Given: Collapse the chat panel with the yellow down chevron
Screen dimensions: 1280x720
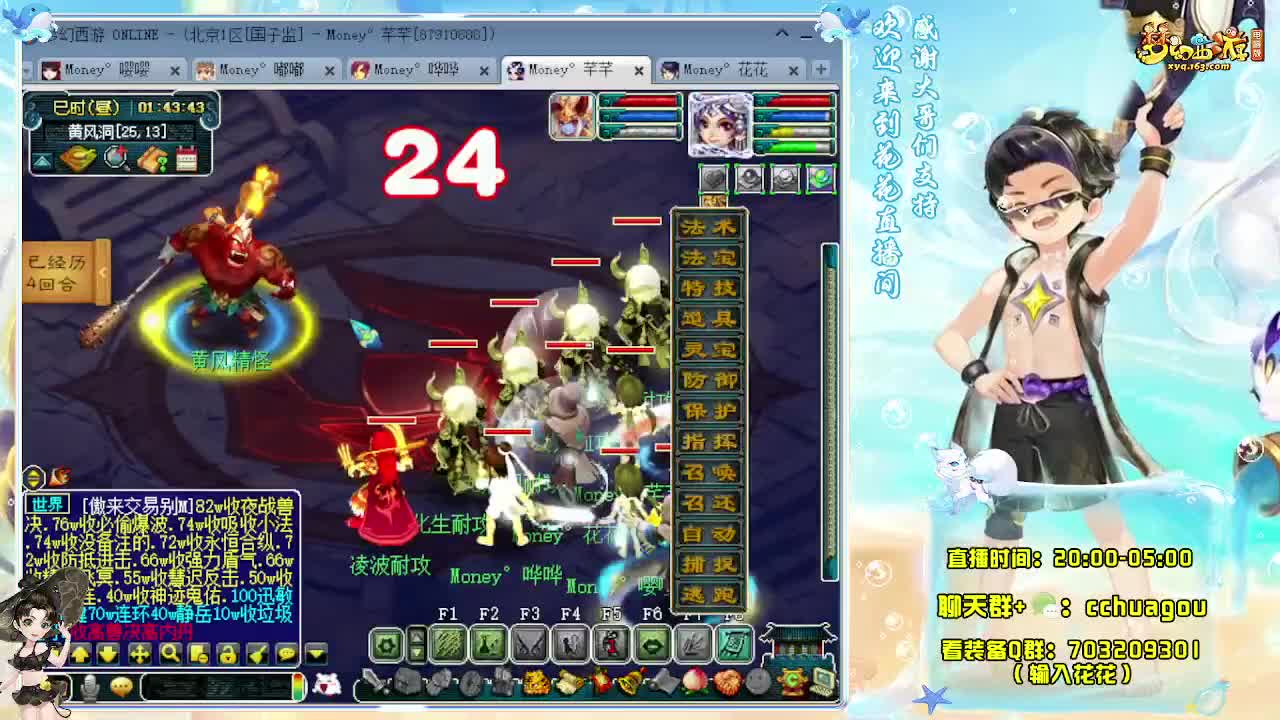Looking at the screenshot, I should 315,654.
